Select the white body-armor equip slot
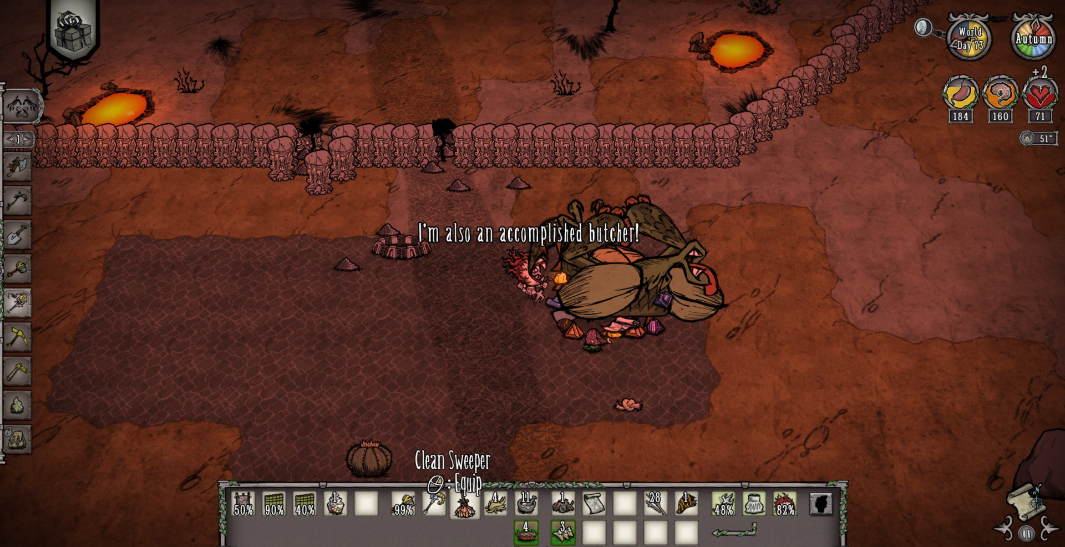Screen dimensions: 1065x547 tap(754, 503)
